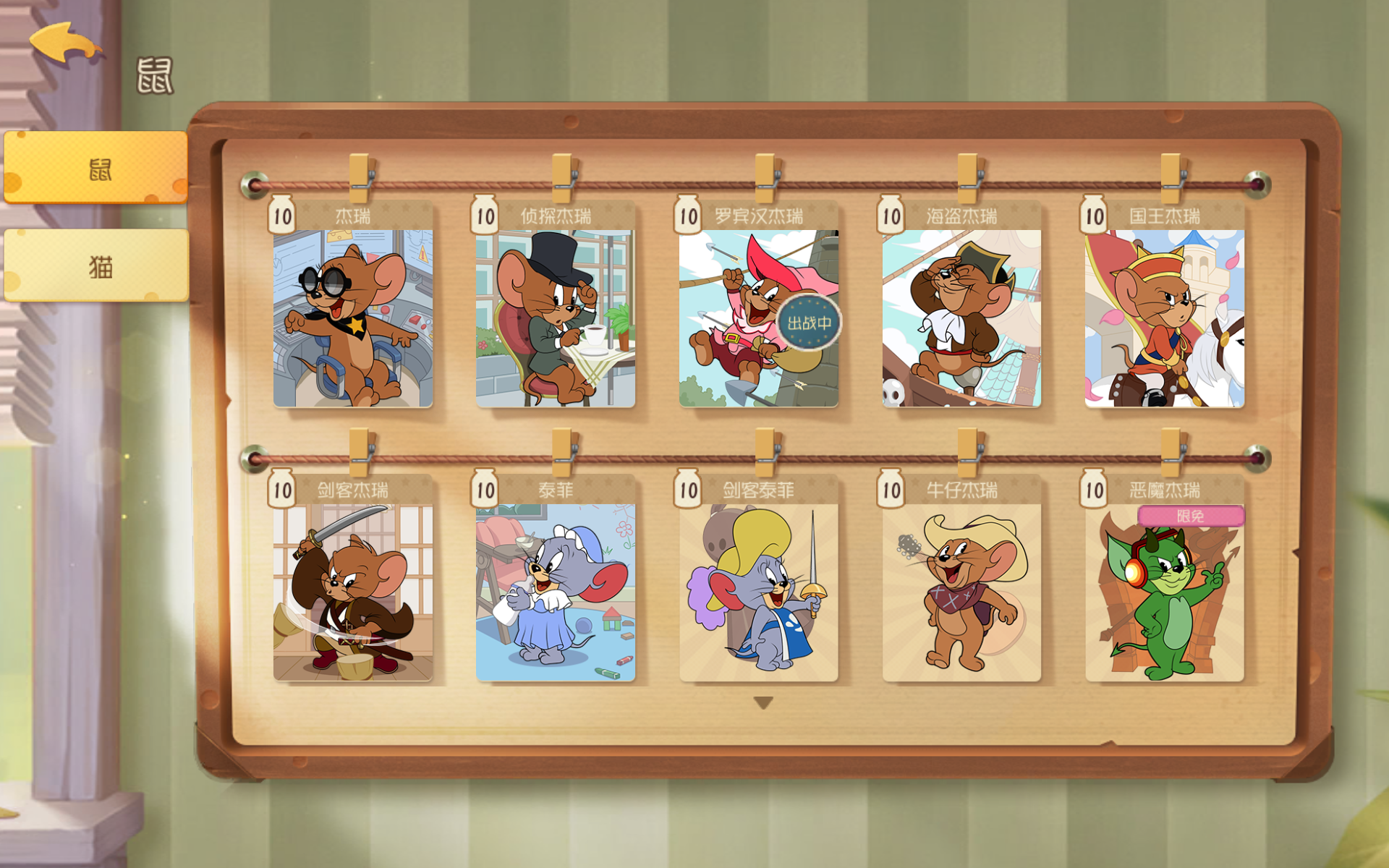Image resolution: width=1389 pixels, height=868 pixels.
Task: Expand more characters with the down triangle
Action: [x=763, y=700]
